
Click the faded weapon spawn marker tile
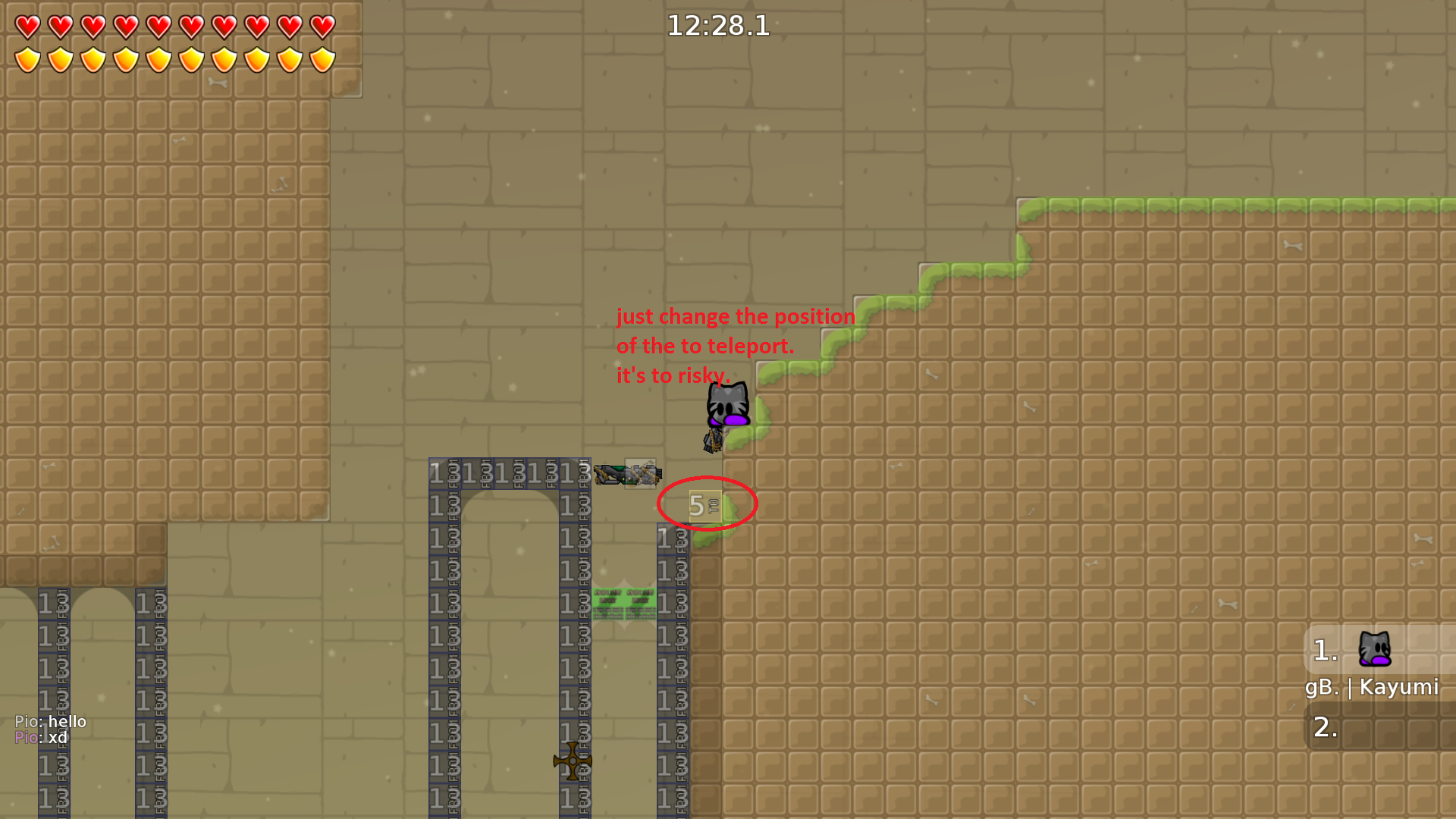[x=639, y=474]
